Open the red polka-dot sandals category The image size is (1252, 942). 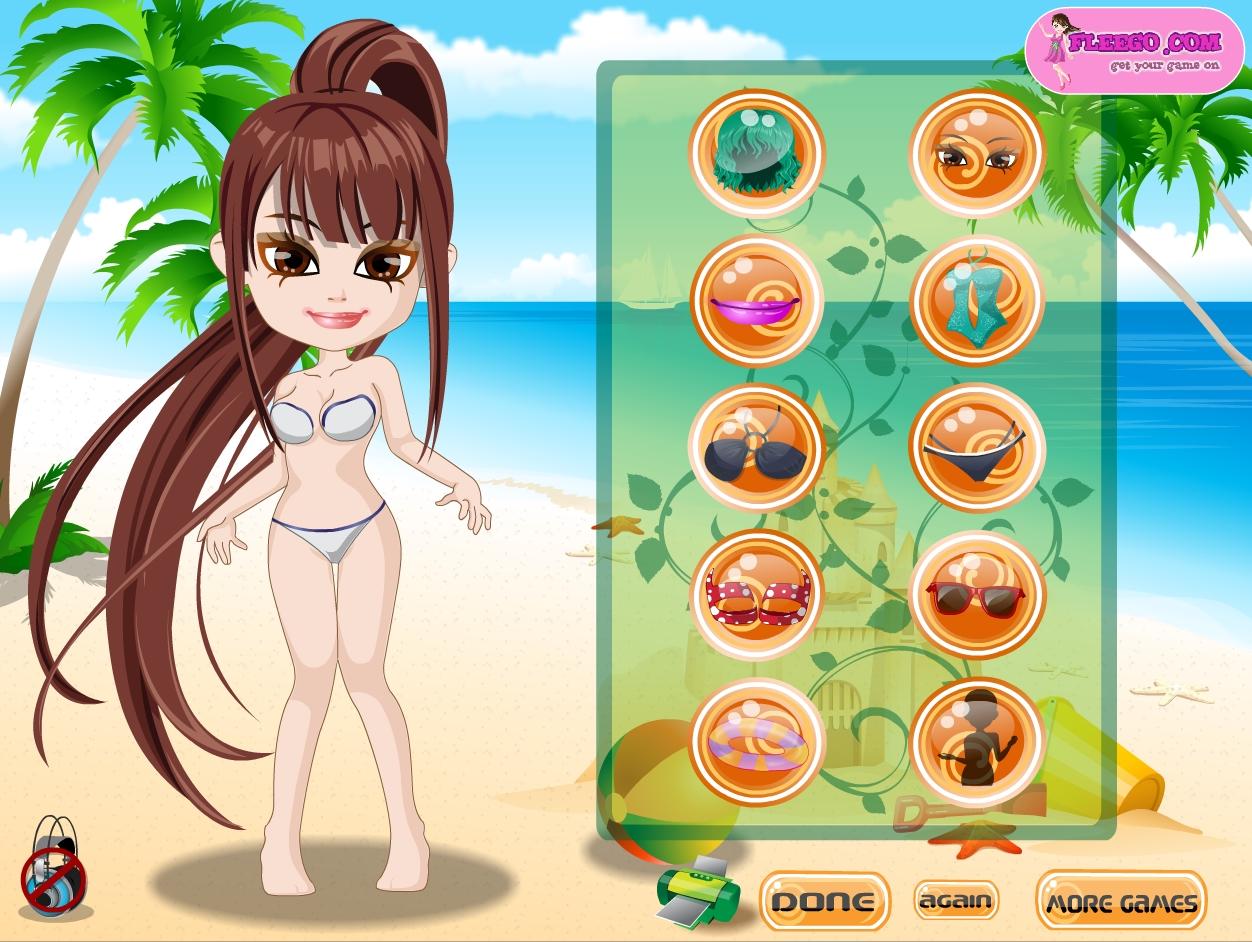(757, 594)
